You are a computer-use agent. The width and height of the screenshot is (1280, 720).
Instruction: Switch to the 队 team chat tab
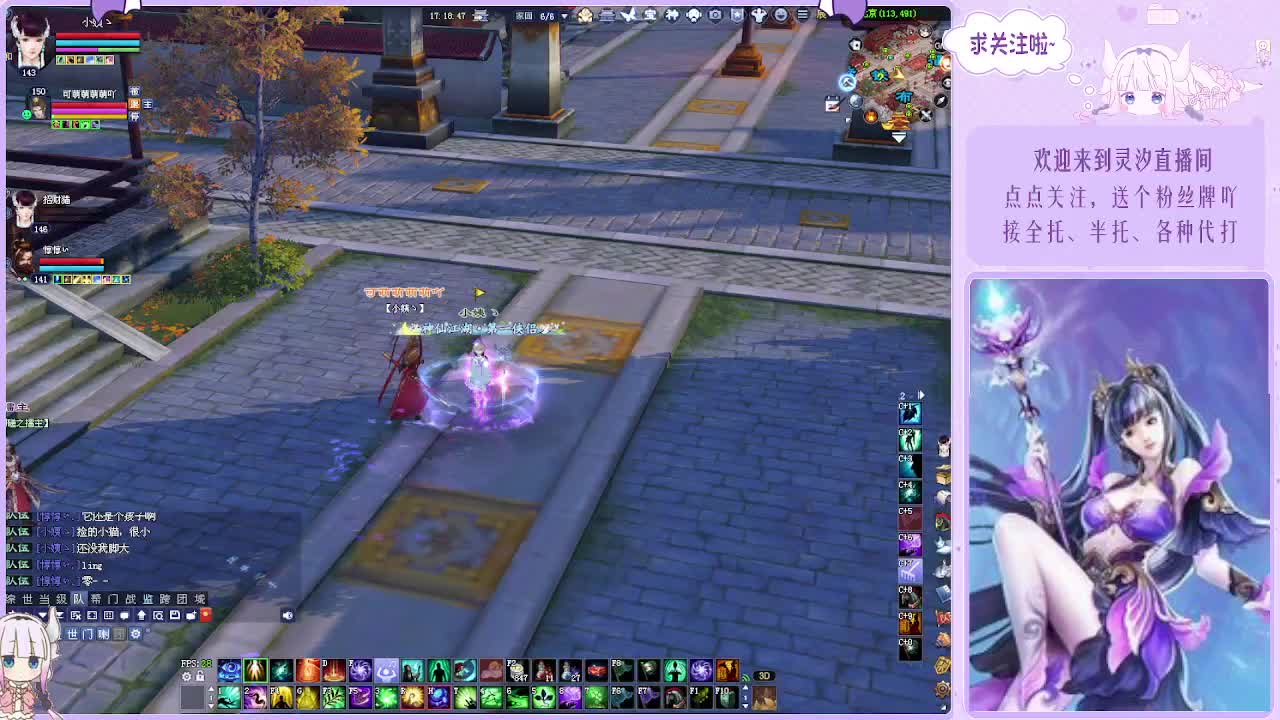coord(78,598)
